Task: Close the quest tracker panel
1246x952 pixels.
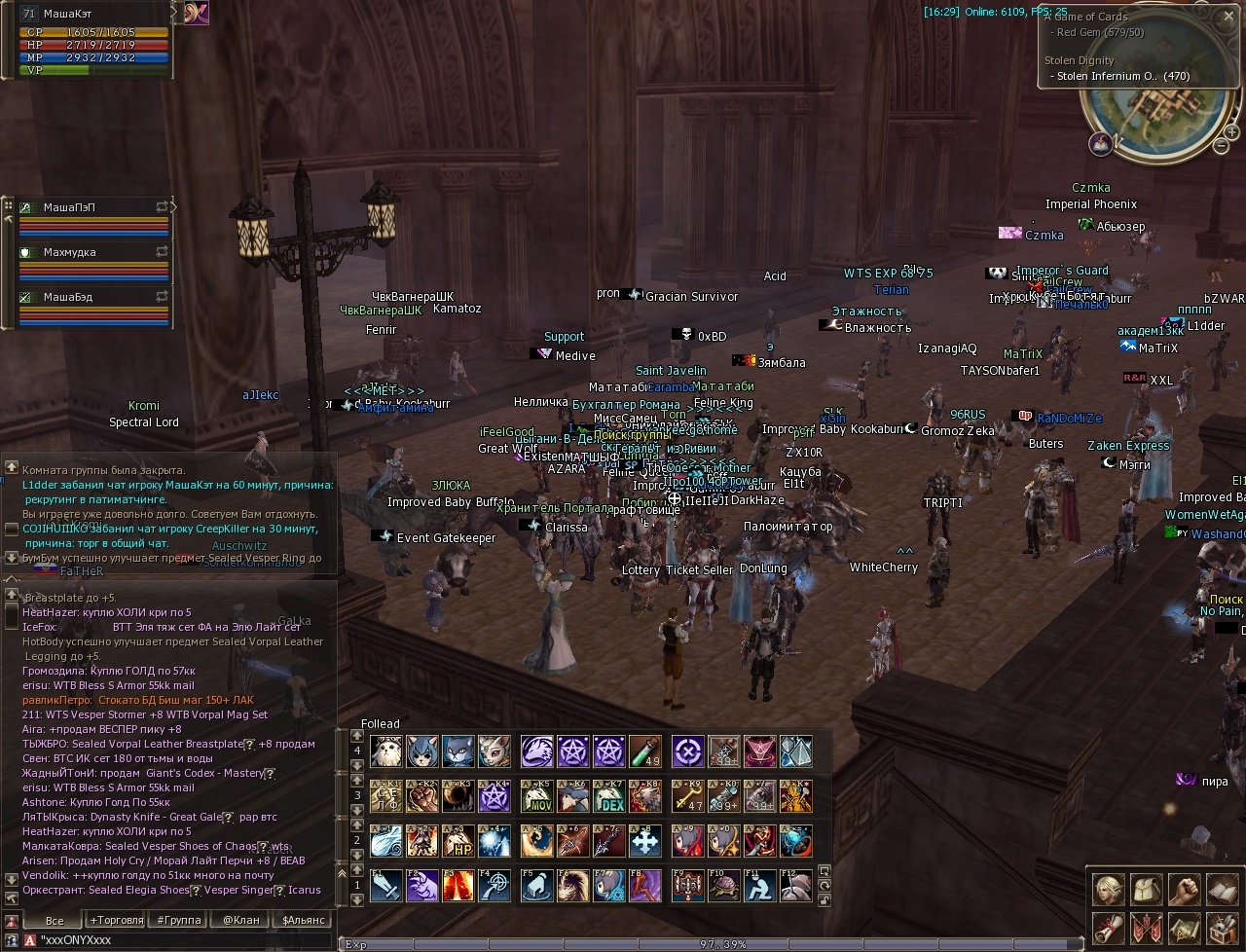Action: (1228, 16)
